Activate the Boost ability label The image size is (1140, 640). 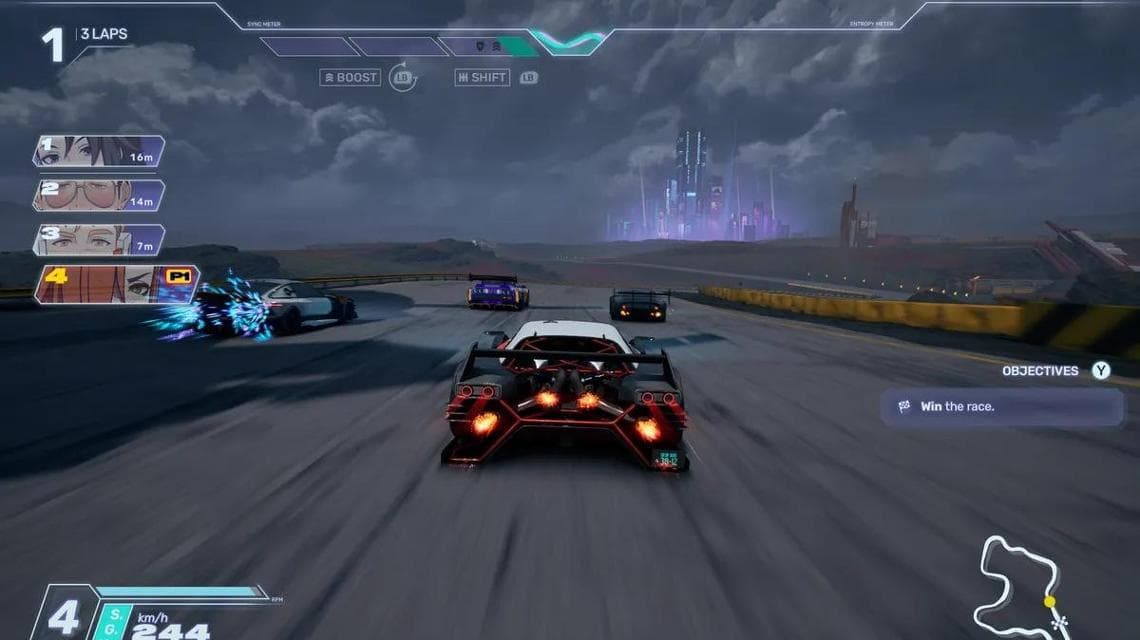(350, 77)
